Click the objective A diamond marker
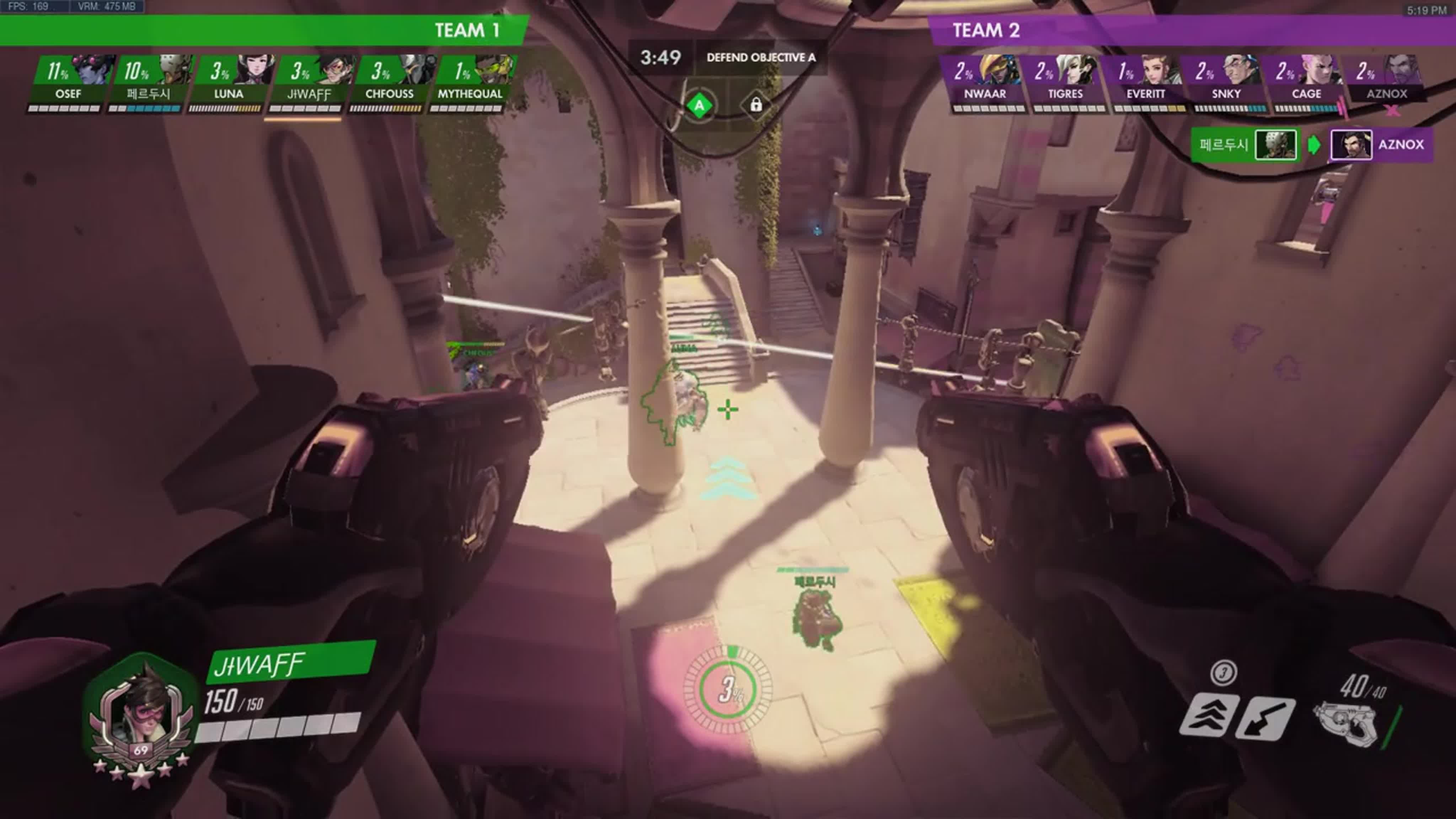Viewport: 1456px width, 819px height. [x=699, y=106]
